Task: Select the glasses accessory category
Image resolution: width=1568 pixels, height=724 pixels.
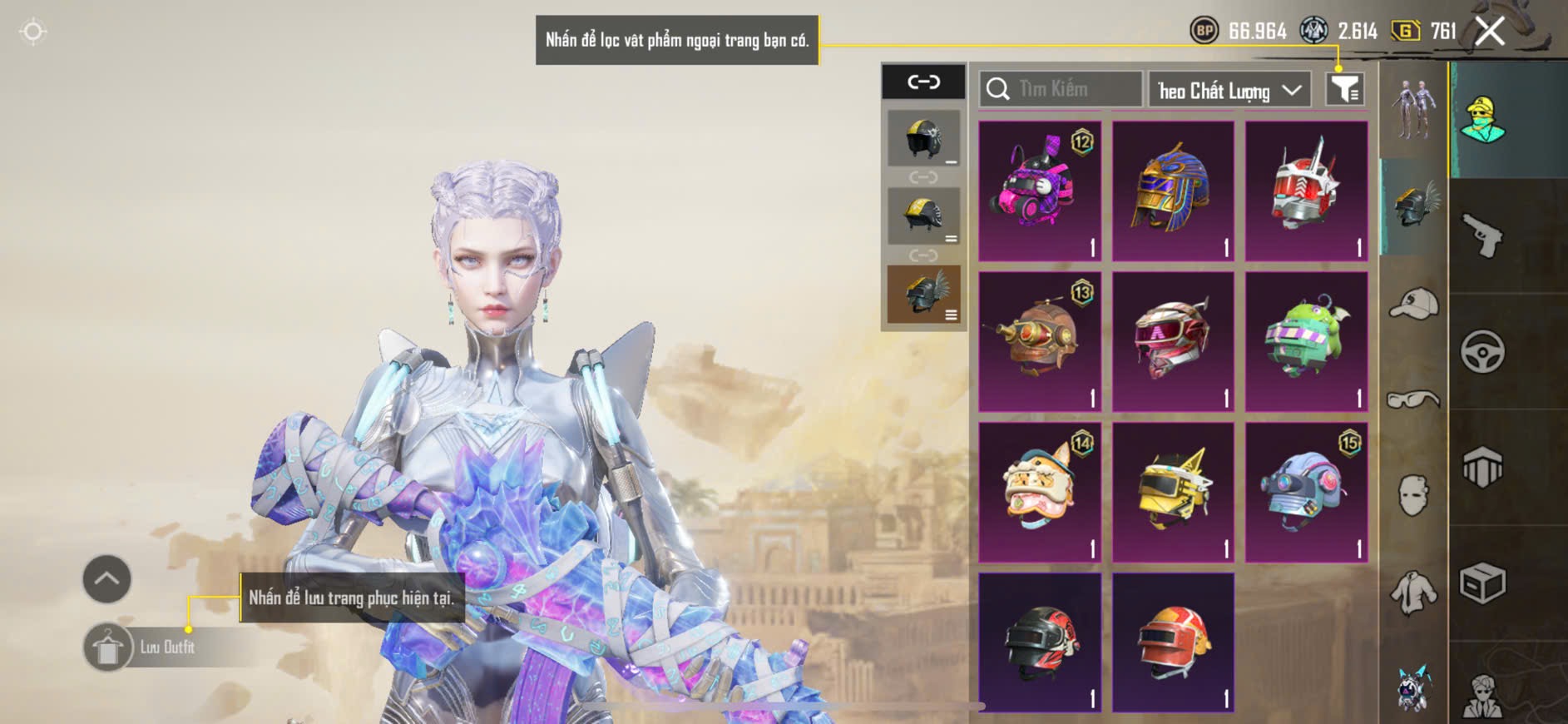Action: point(1413,400)
